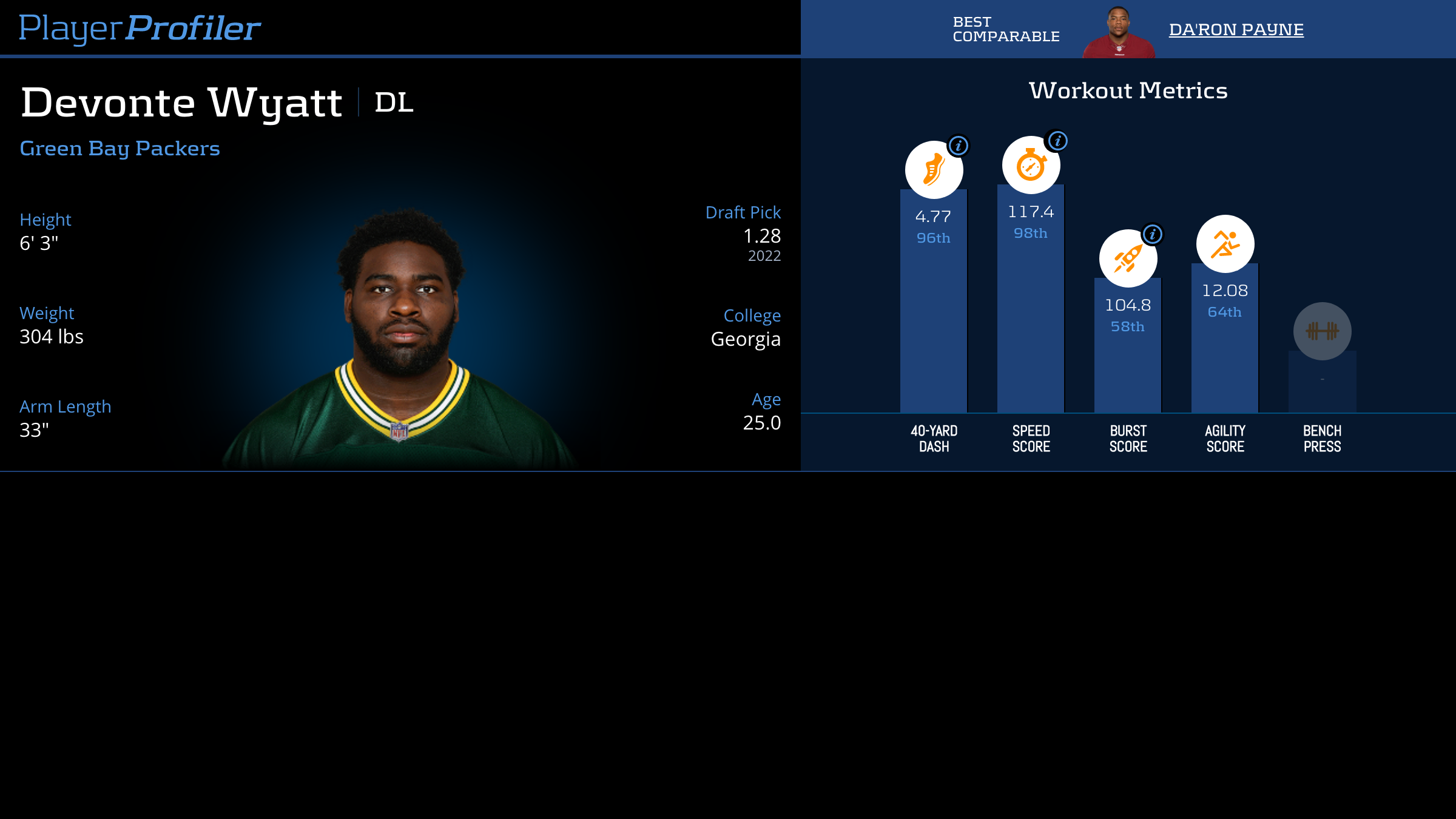Select the stopwatch Speed Score icon

(1031, 166)
